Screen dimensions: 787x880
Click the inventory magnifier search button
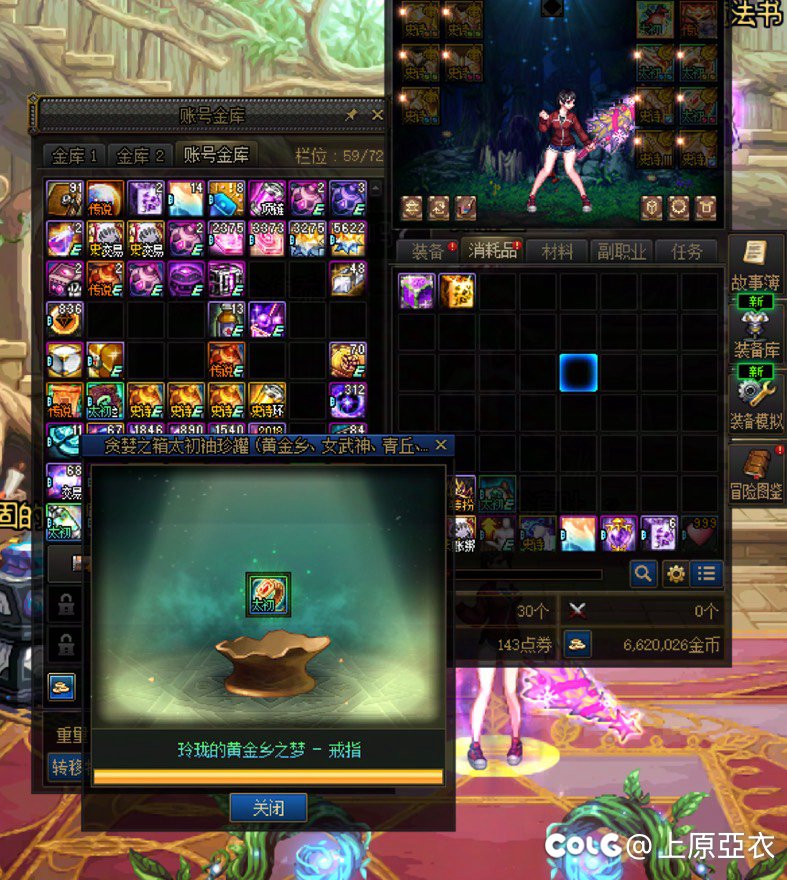tap(644, 573)
